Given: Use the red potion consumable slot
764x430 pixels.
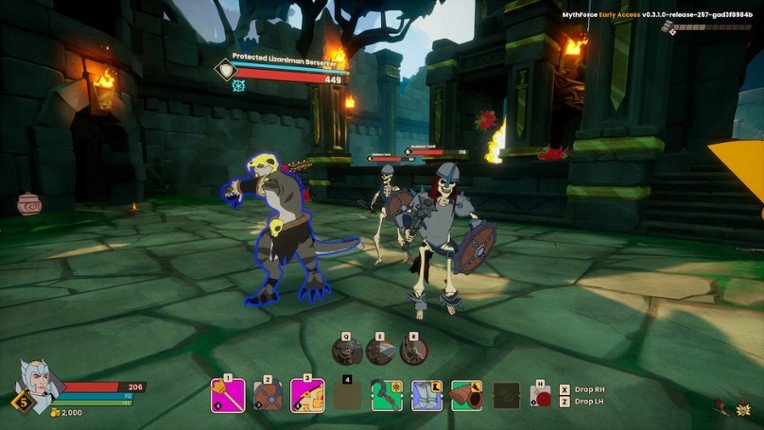Looking at the screenshot, I should pos(541,396).
